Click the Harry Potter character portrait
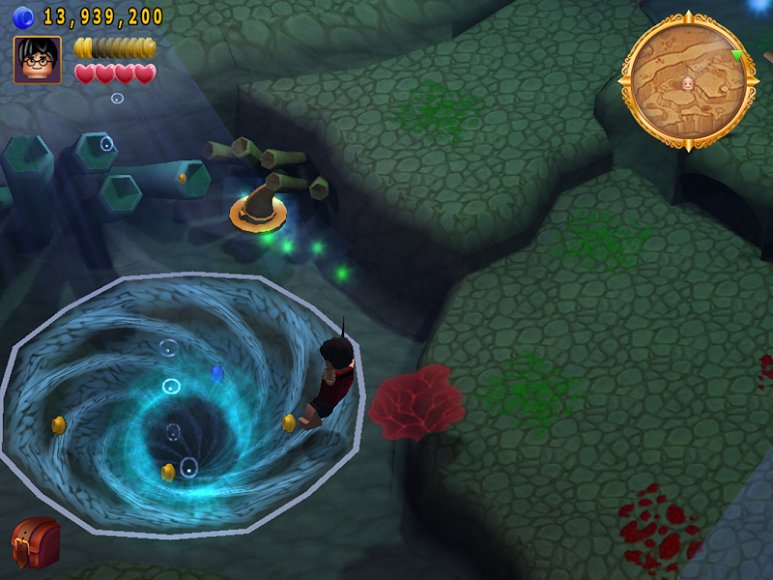Screen dimensions: 773x580 point(37,60)
